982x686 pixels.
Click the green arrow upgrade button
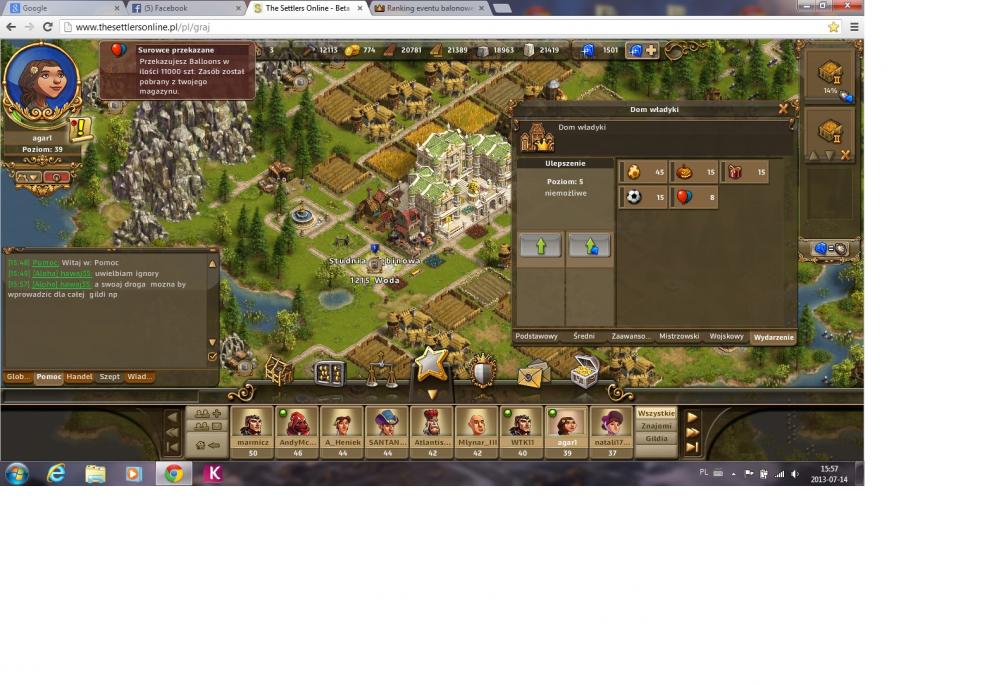coord(541,245)
